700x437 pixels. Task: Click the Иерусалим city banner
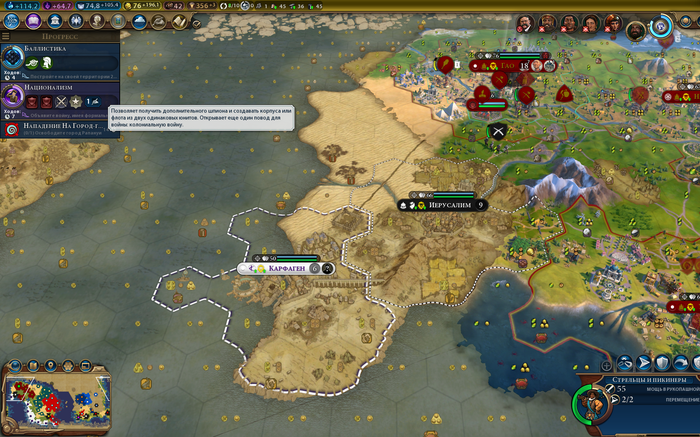(442, 205)
